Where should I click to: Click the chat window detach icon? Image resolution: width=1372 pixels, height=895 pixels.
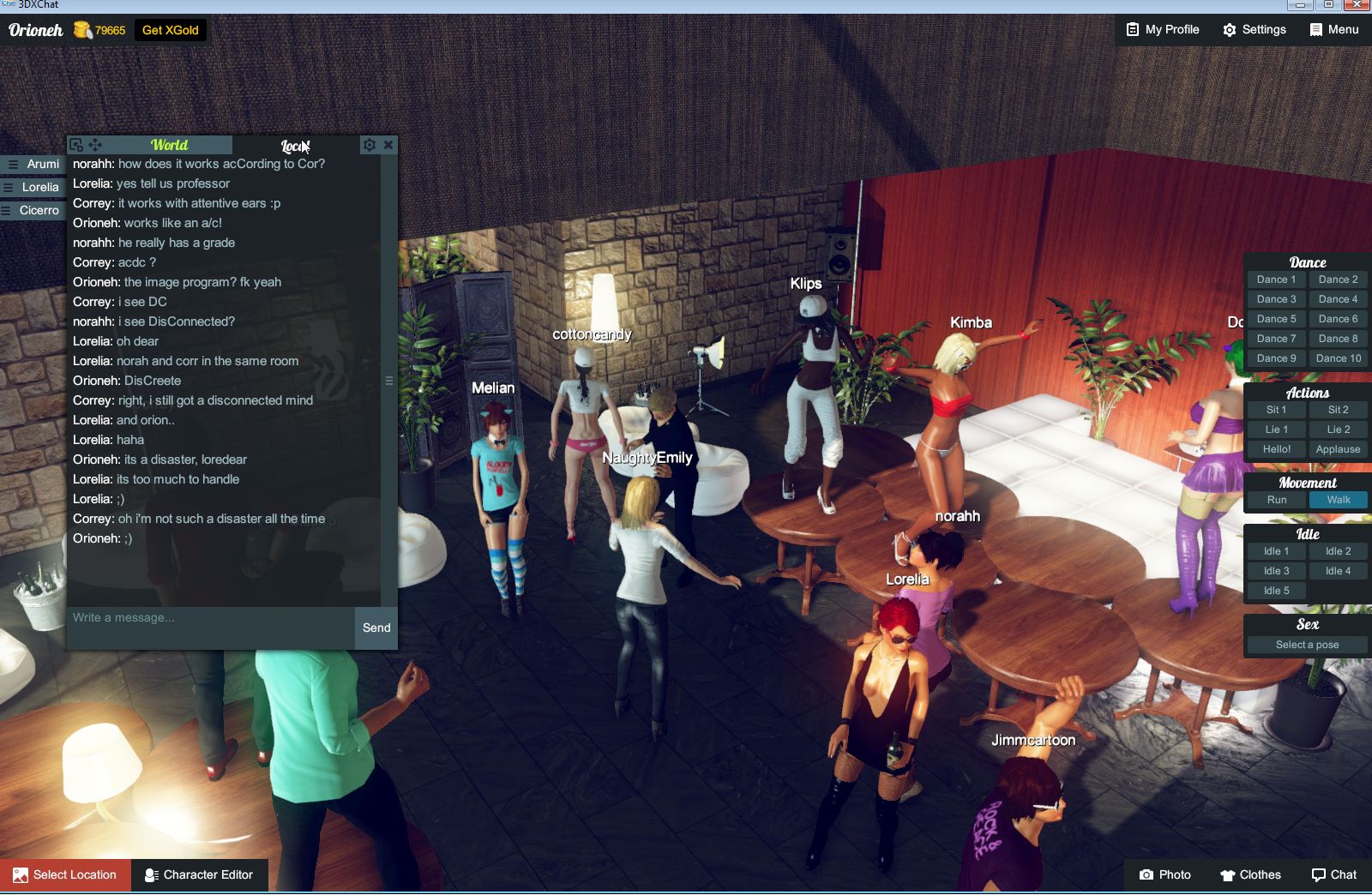78,144
